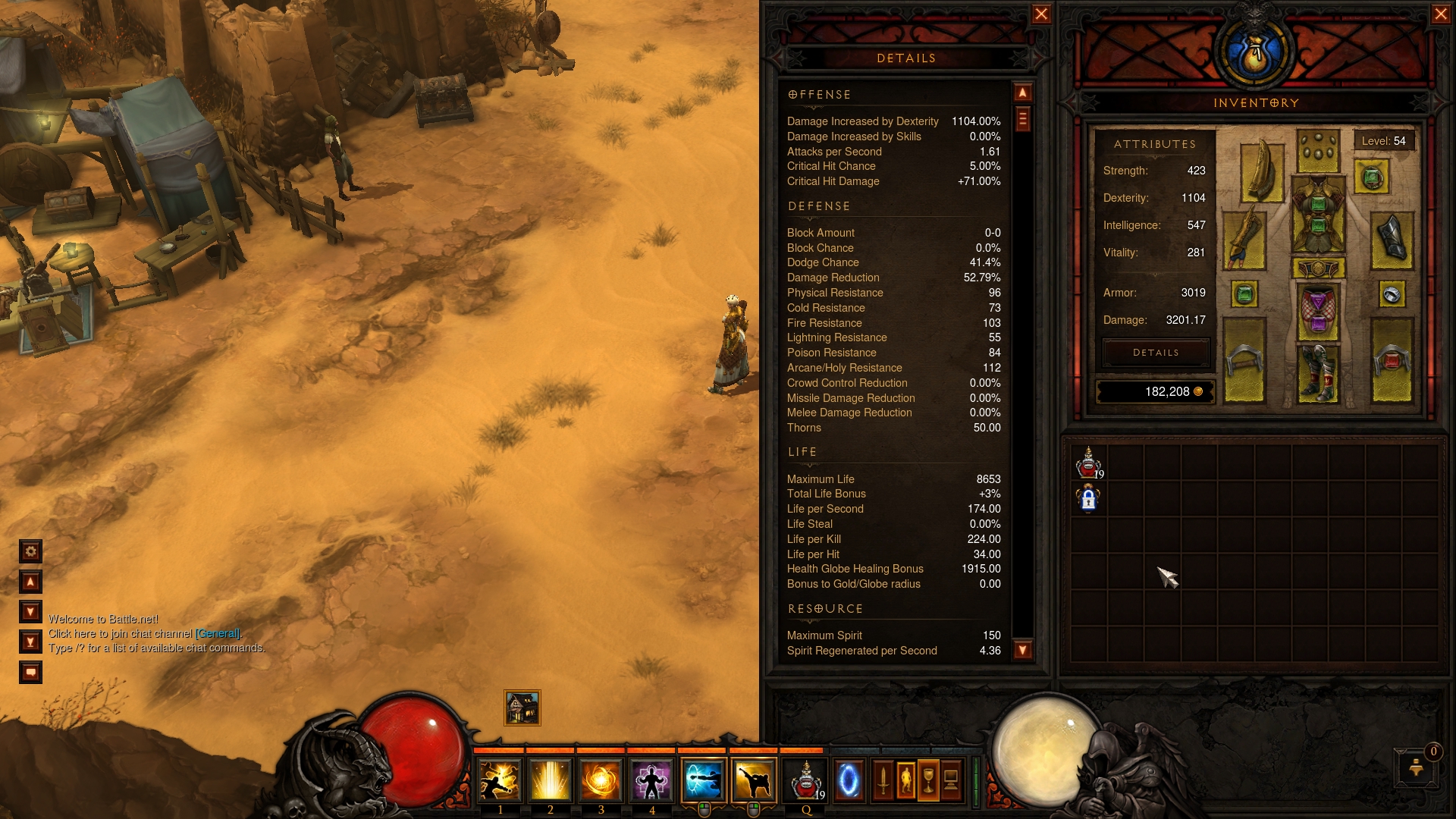Select the equipped boots slot
The height and width of the screenshot is (819, 1456).
[1318, 373]
